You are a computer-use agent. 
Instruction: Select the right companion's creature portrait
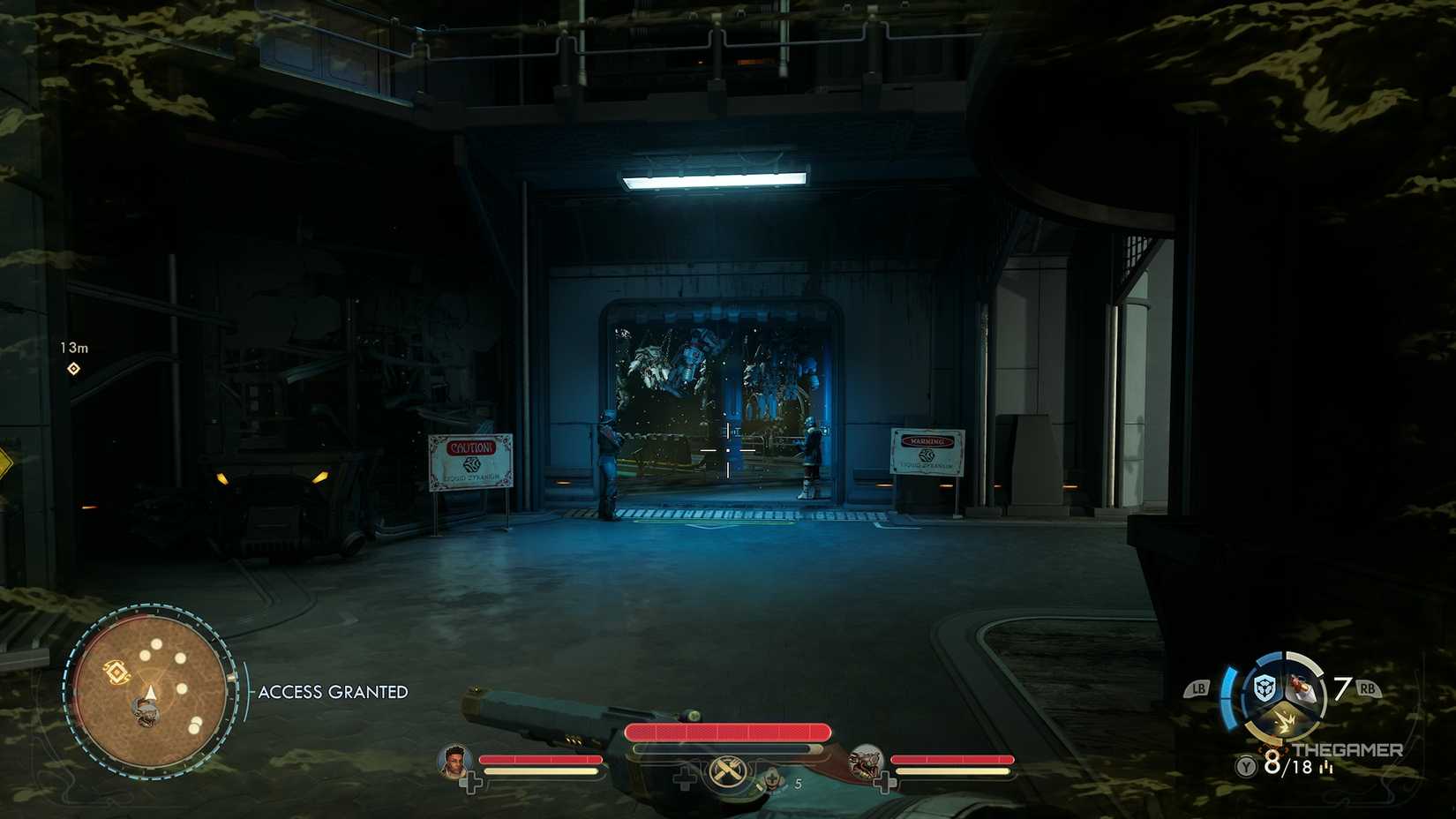coord(866,763)
